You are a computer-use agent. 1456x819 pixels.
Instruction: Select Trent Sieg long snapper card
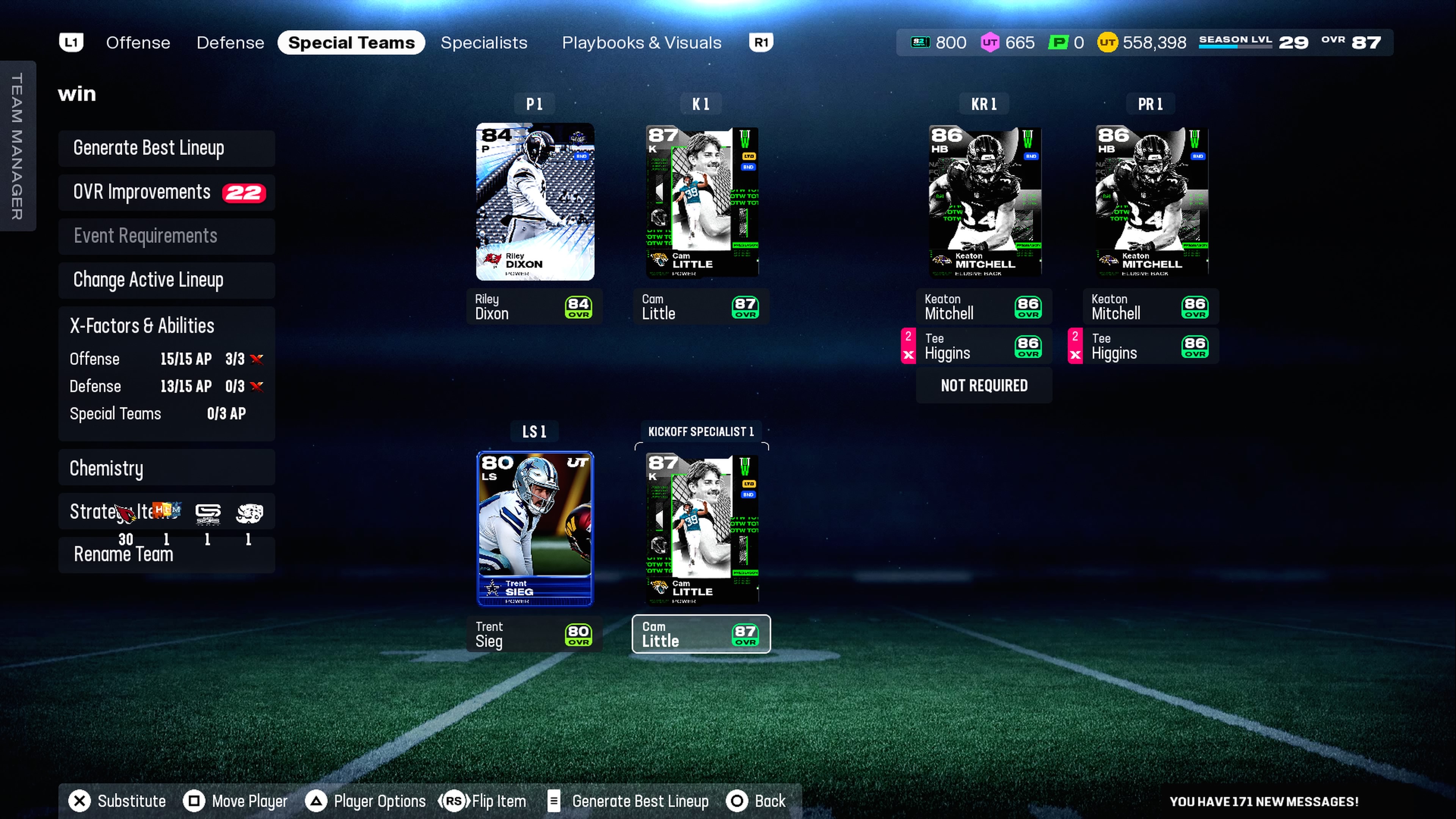(x=535, y=529)
